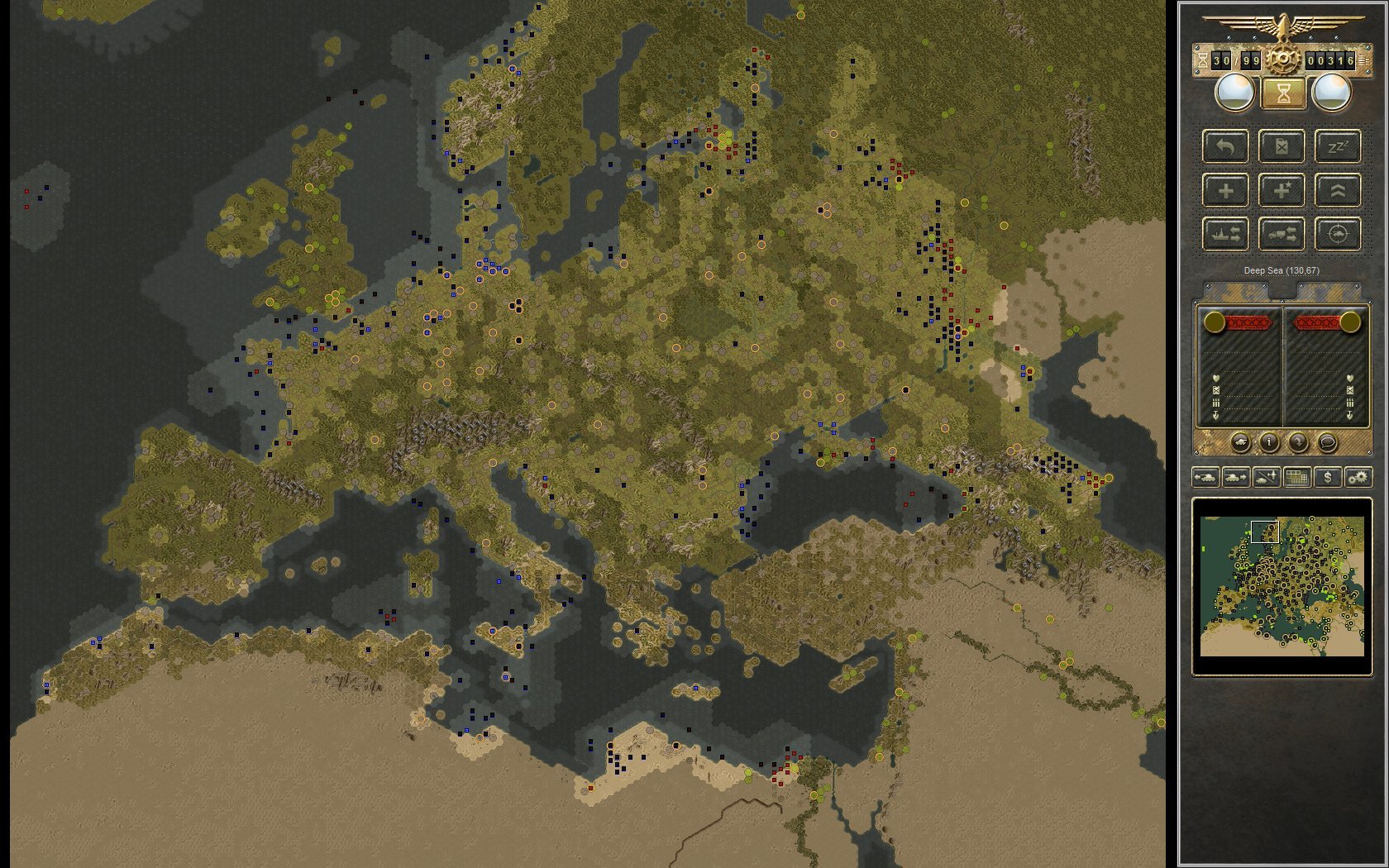Resupply the unit with the fuel canister icon
1389x868 pixels.
coord(1282,147)
